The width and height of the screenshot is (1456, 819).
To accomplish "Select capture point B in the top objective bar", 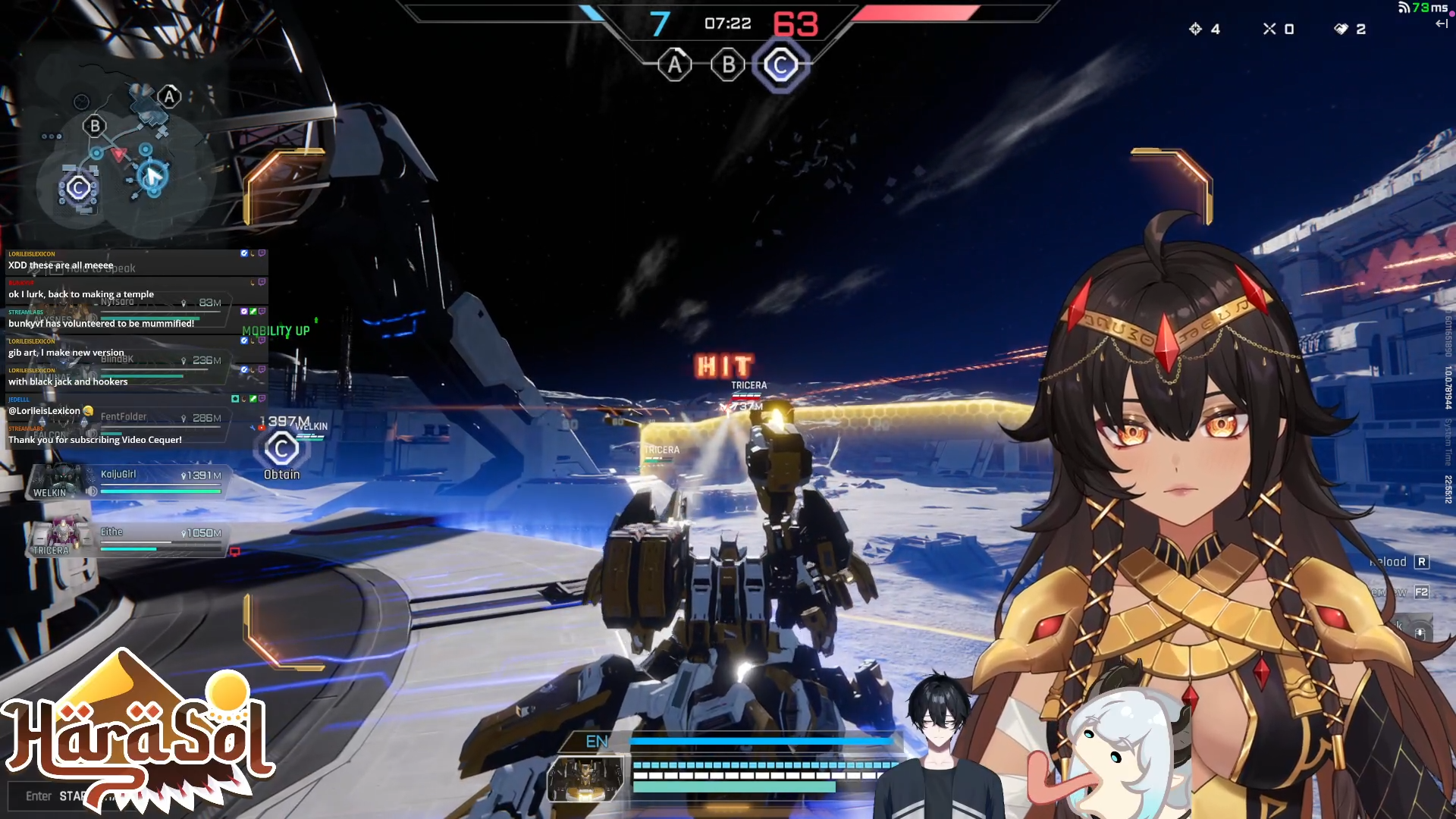I will [728, 65].
